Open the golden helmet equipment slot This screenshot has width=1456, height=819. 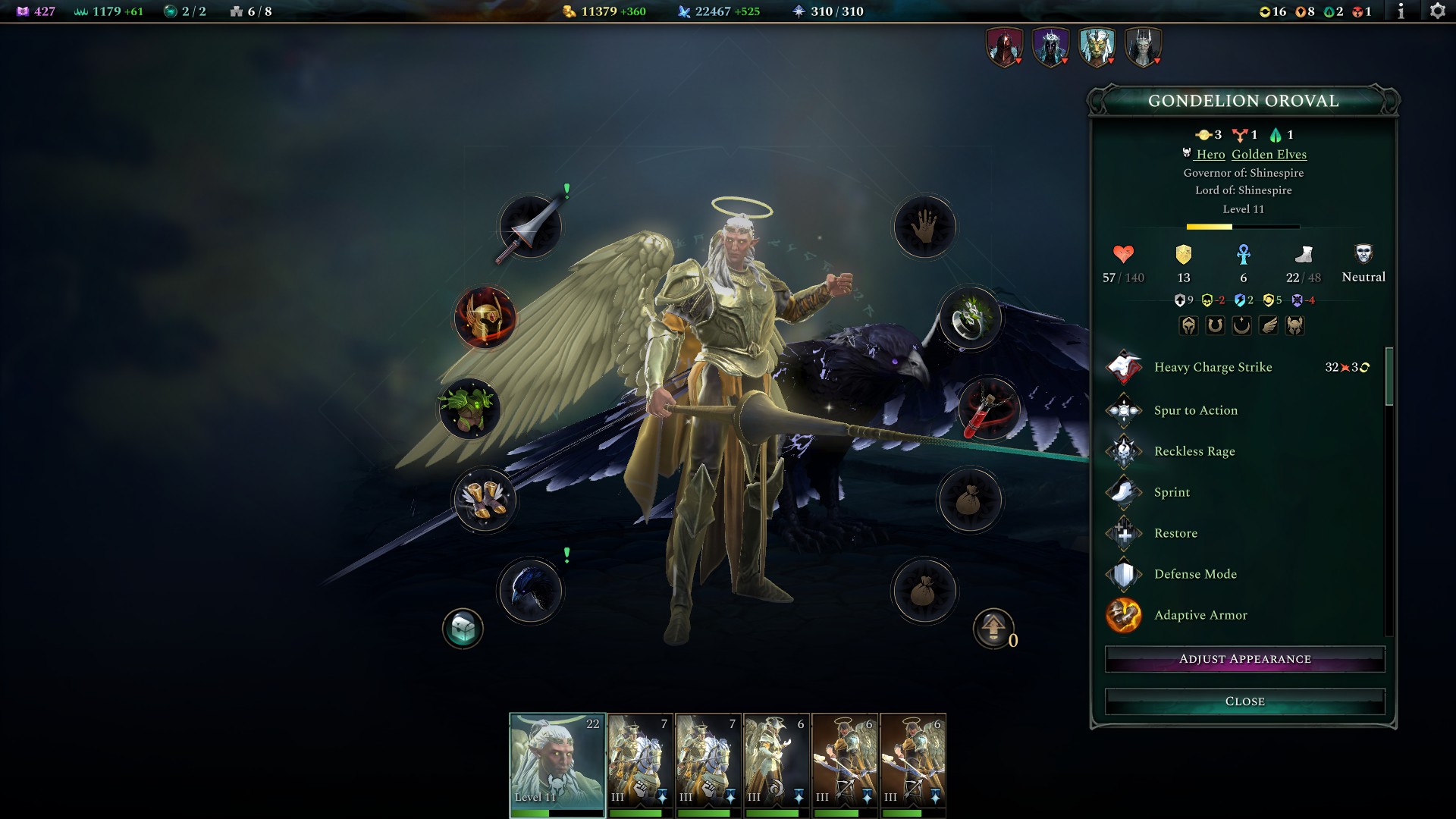tap(485, 317)
